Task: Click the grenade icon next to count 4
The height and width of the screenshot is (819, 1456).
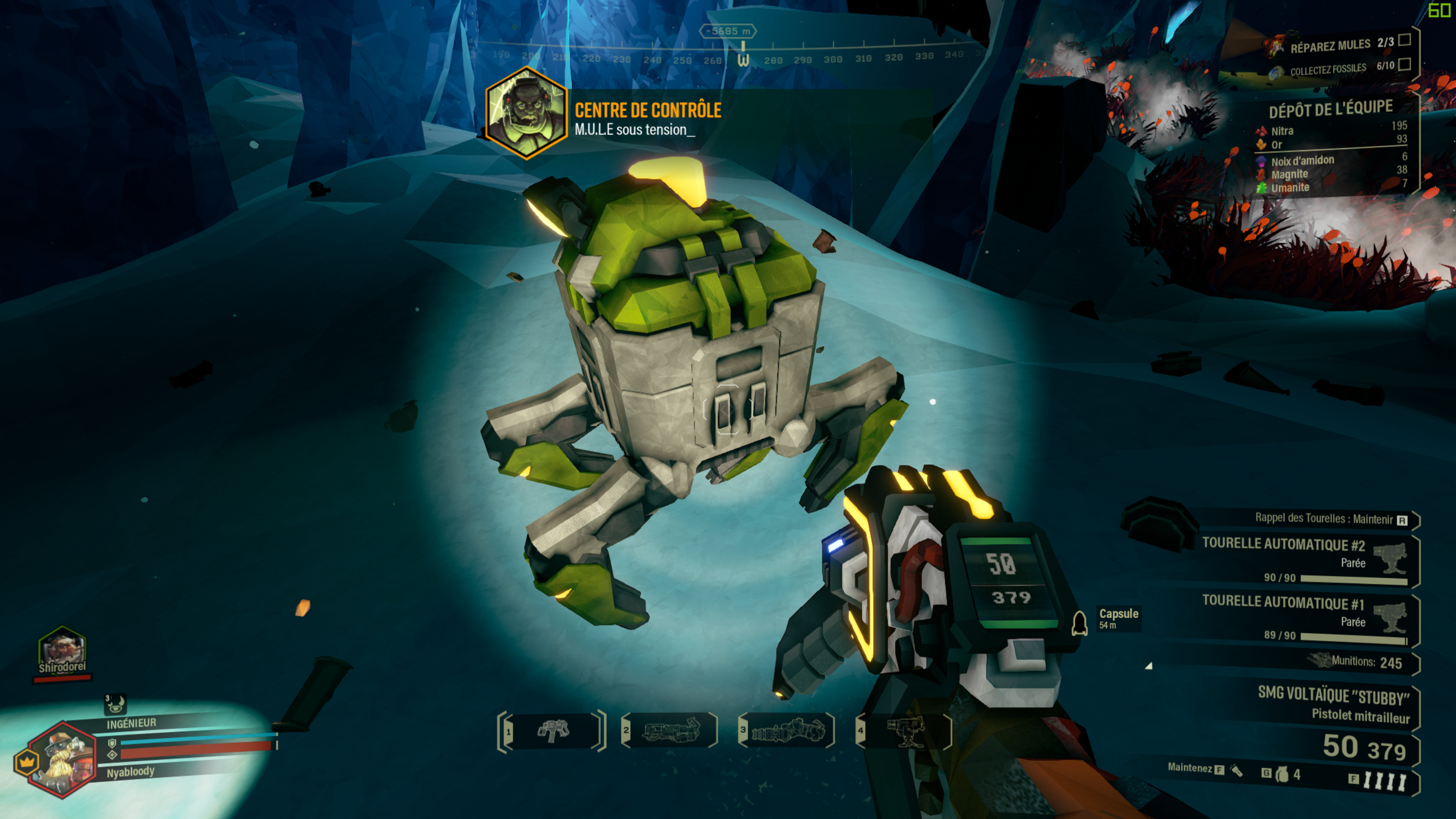Action: coord(1282,774)
